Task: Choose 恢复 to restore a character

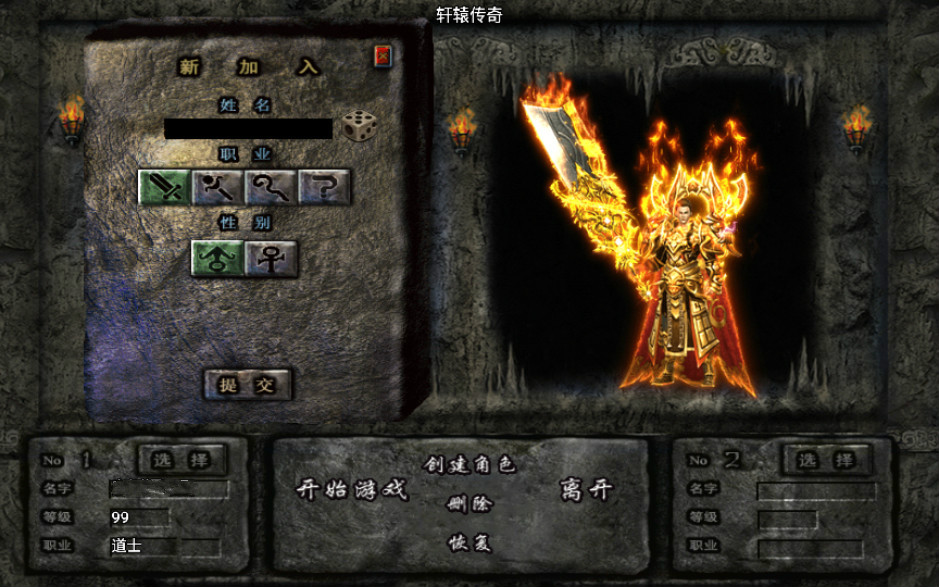Action: 469,543
